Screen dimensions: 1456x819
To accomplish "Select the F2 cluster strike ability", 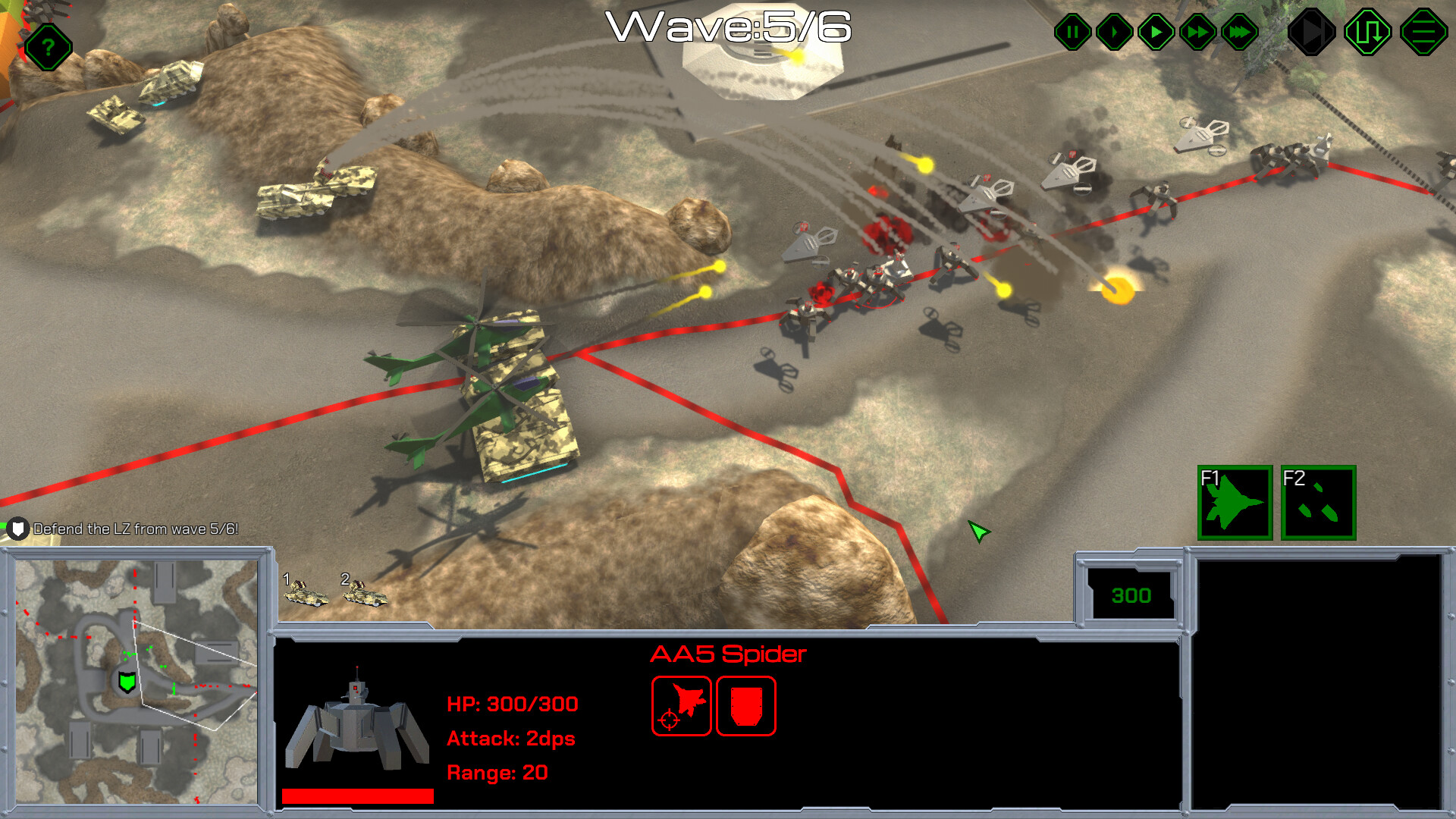I will [1318, 503].
